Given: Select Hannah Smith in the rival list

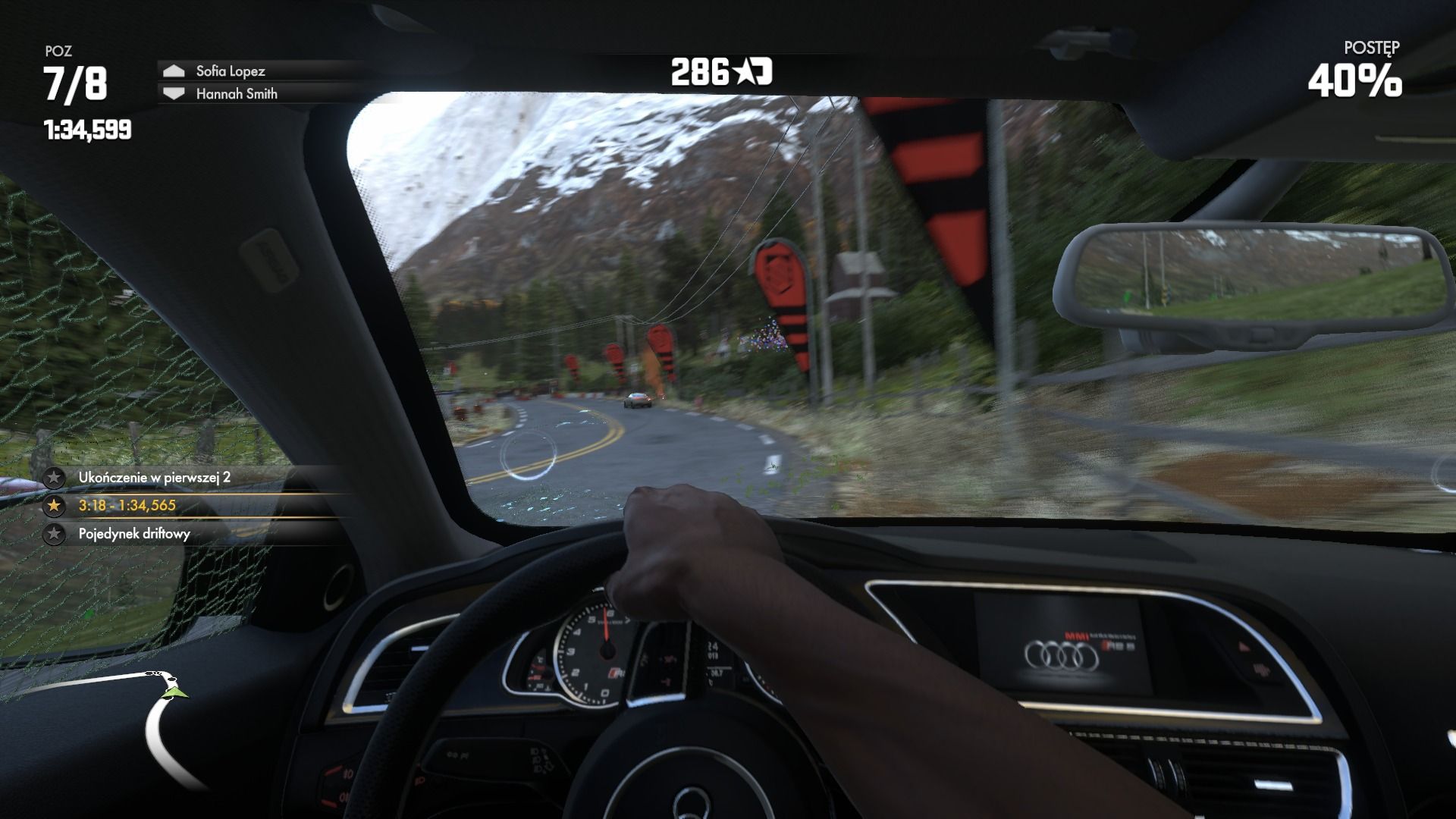Looking at the screenshot, I should pos(236,94).
